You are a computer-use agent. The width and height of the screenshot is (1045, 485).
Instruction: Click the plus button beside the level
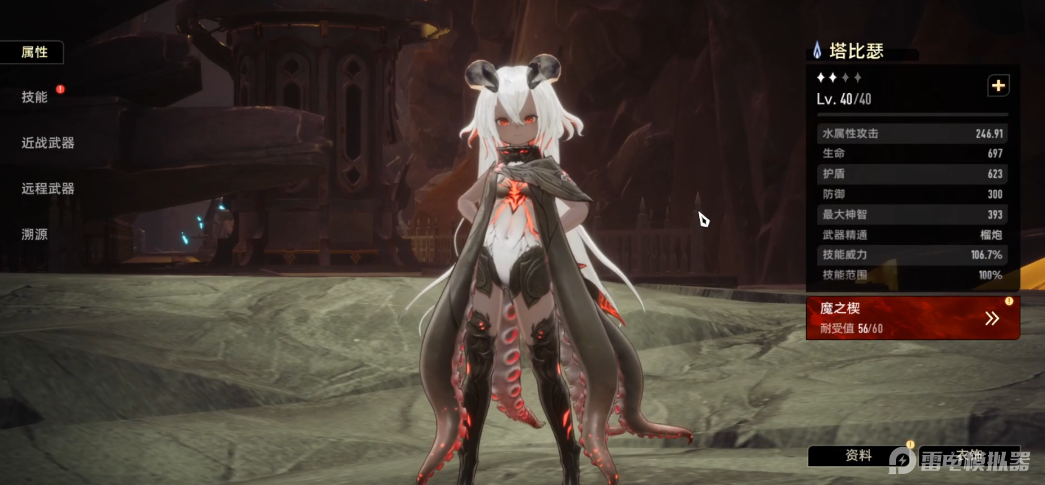pyautogui.click(x=998, y=86)
